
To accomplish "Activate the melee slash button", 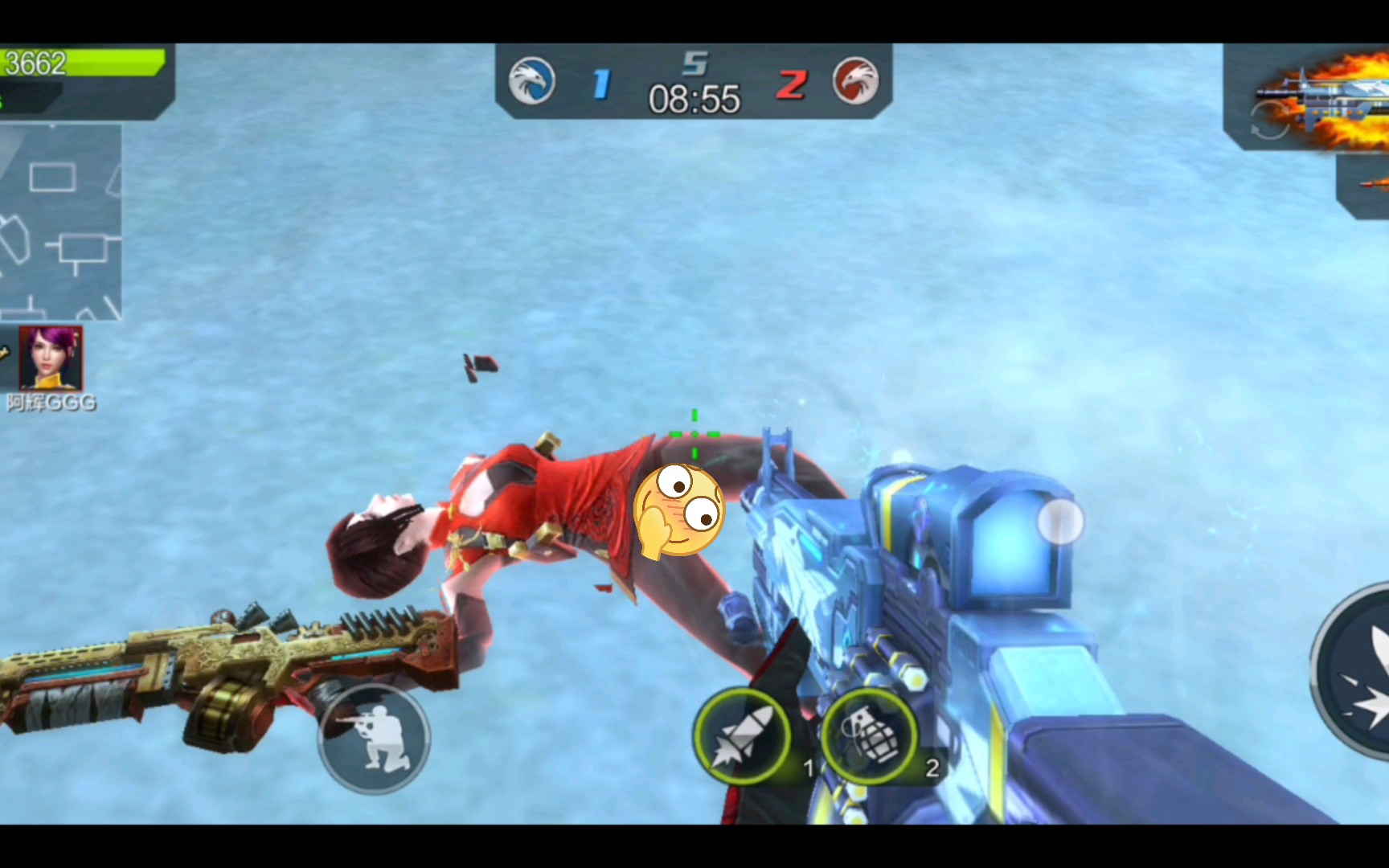I will [1357, 671].
